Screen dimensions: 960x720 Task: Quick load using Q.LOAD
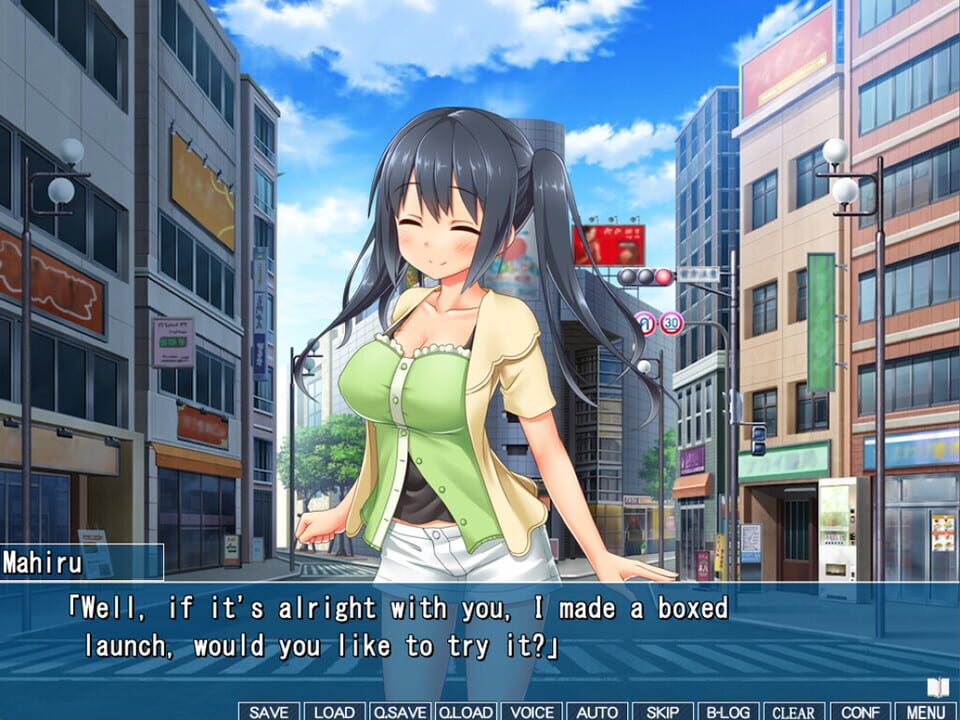[x=465, y=711]
